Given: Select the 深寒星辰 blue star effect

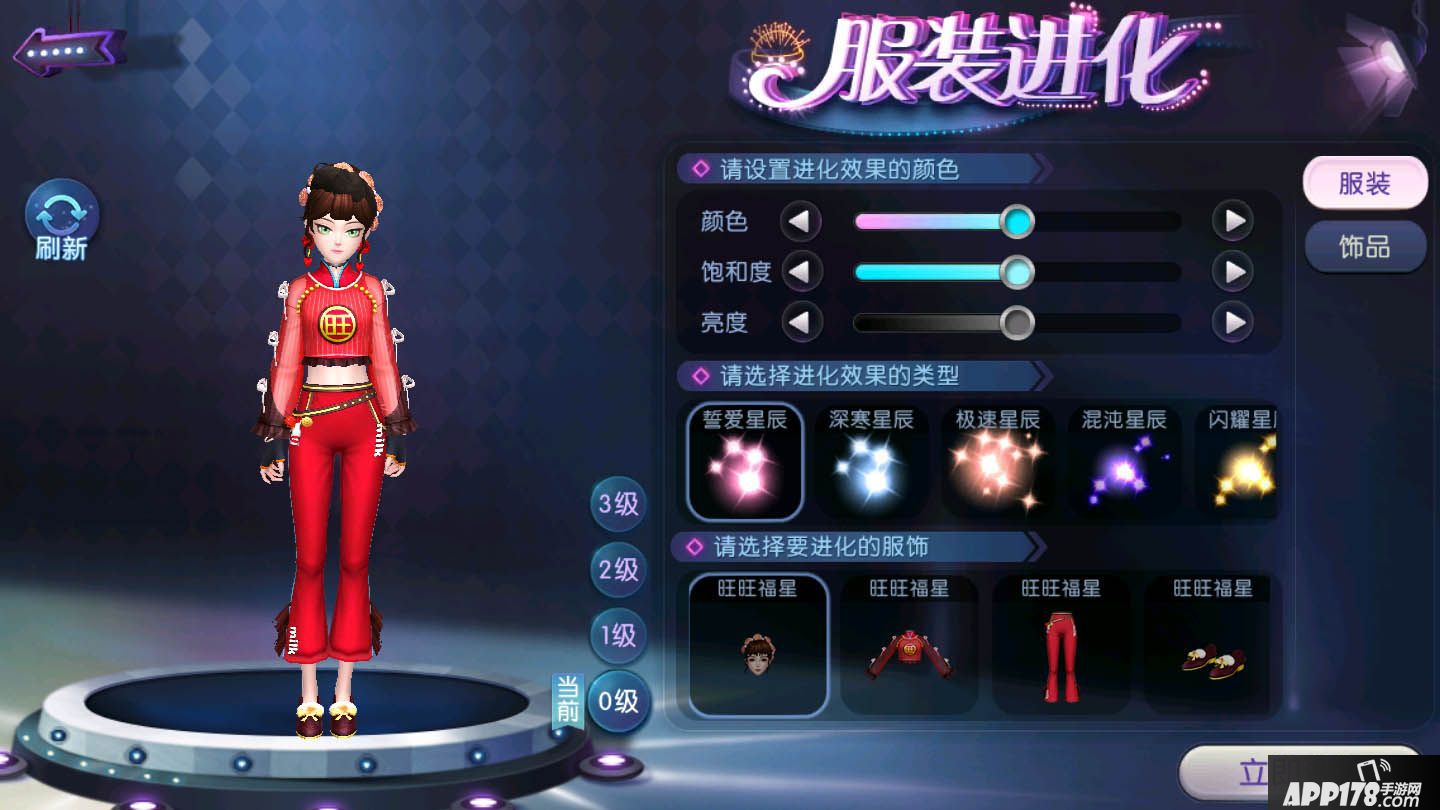Looking at the screenshot, I should (870, 460).
